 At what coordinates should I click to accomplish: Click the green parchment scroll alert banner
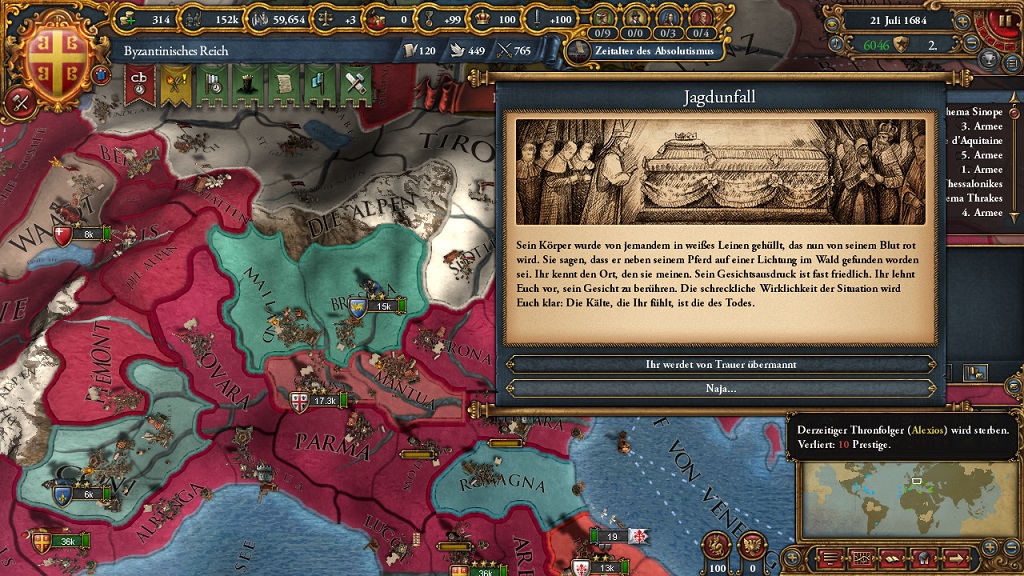[x=282, y=85]
